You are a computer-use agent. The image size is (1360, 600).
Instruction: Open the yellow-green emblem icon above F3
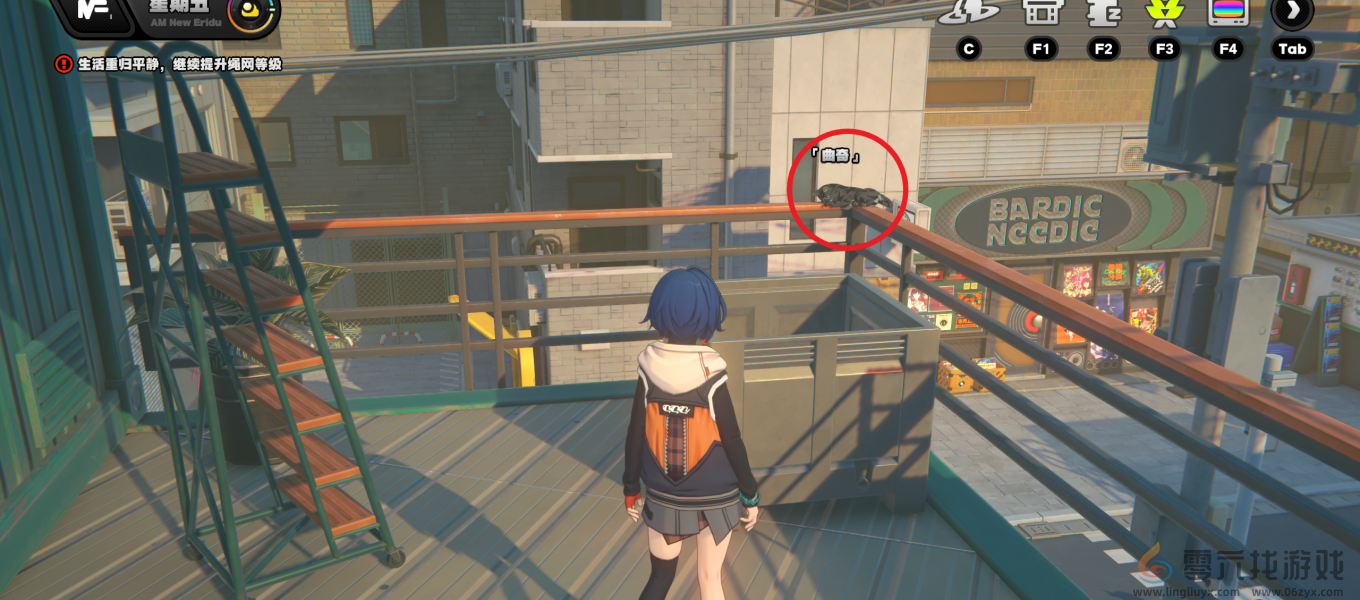[1164, 12]
